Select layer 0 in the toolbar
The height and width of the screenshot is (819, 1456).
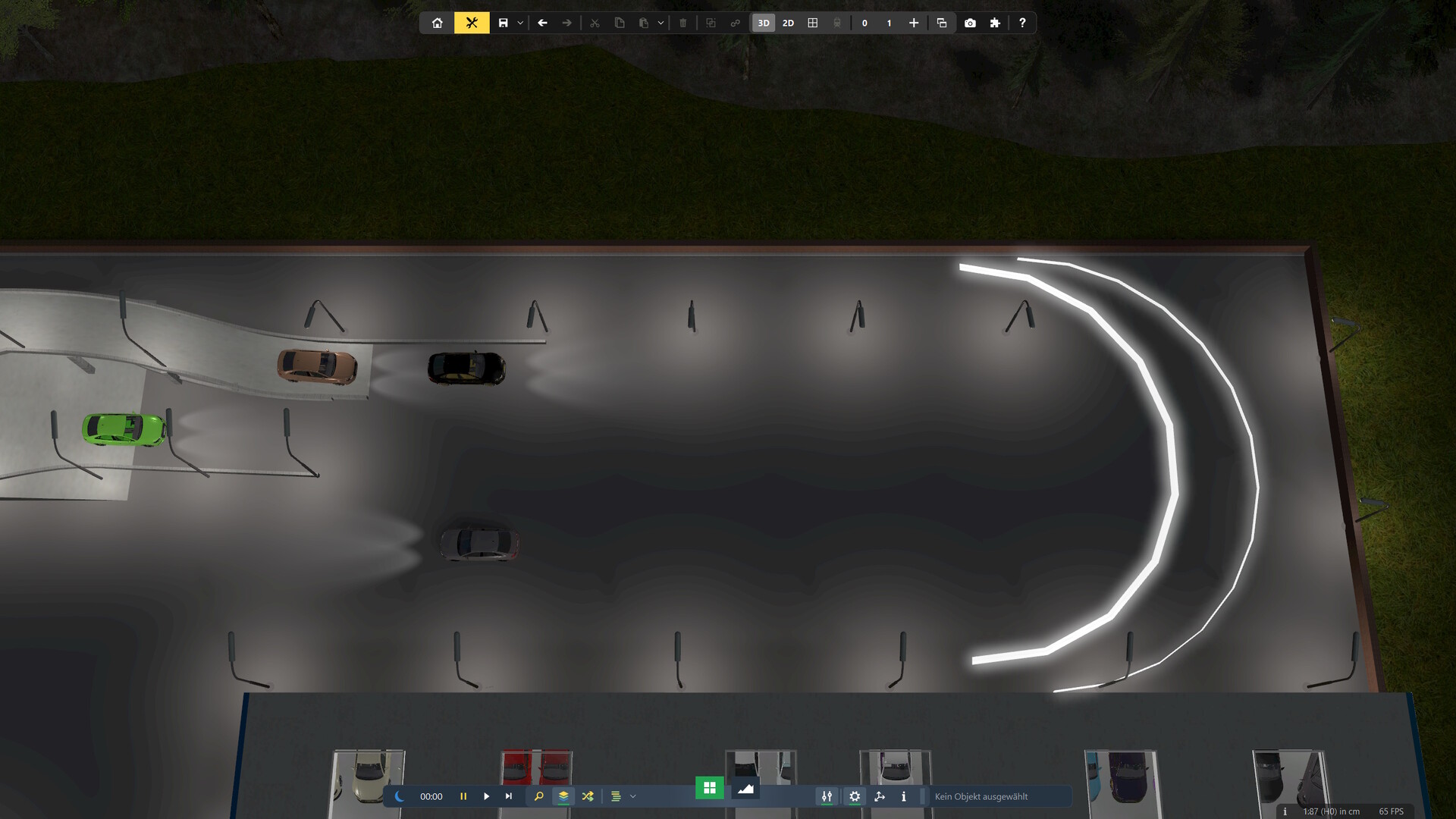[x=864, y=23]
